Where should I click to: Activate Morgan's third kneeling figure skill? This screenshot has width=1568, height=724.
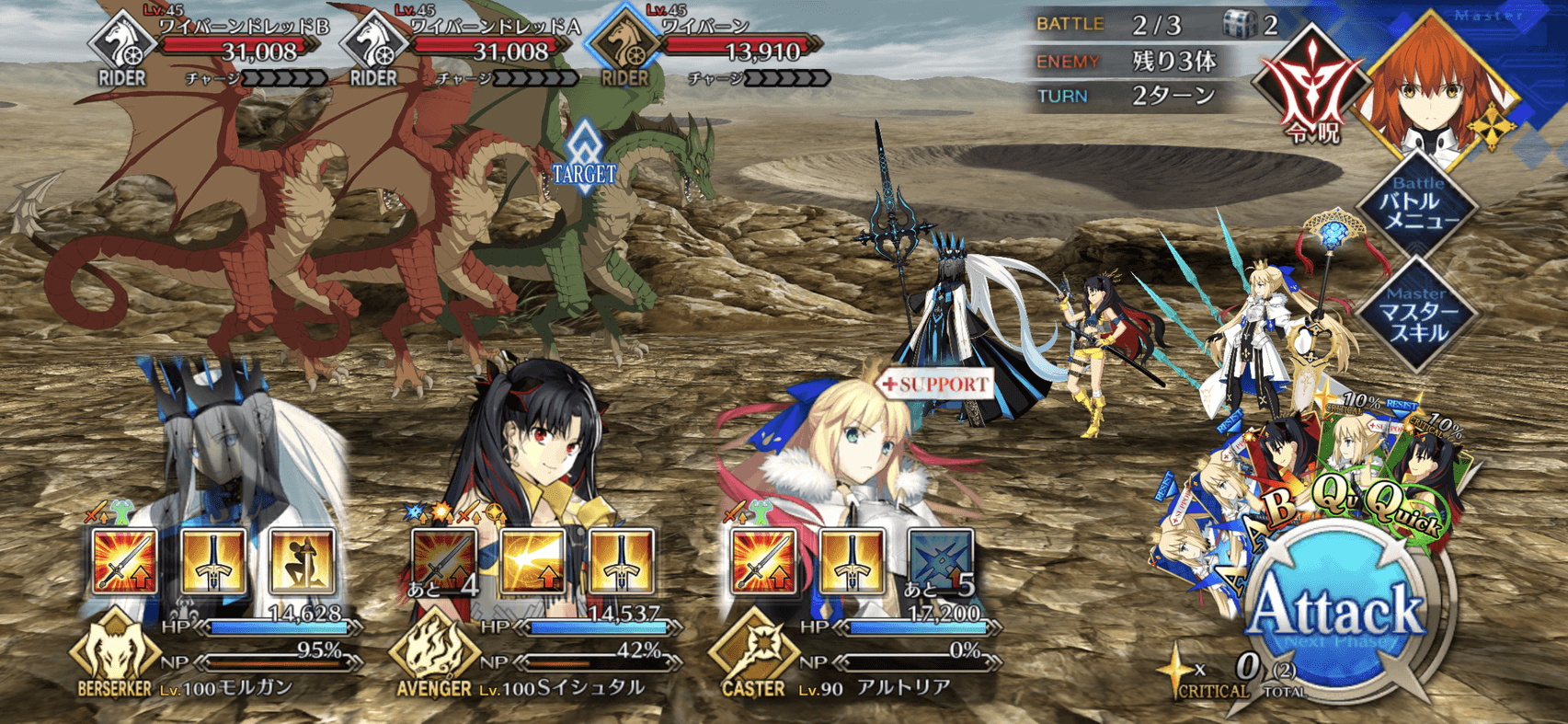tap(302, 560)
